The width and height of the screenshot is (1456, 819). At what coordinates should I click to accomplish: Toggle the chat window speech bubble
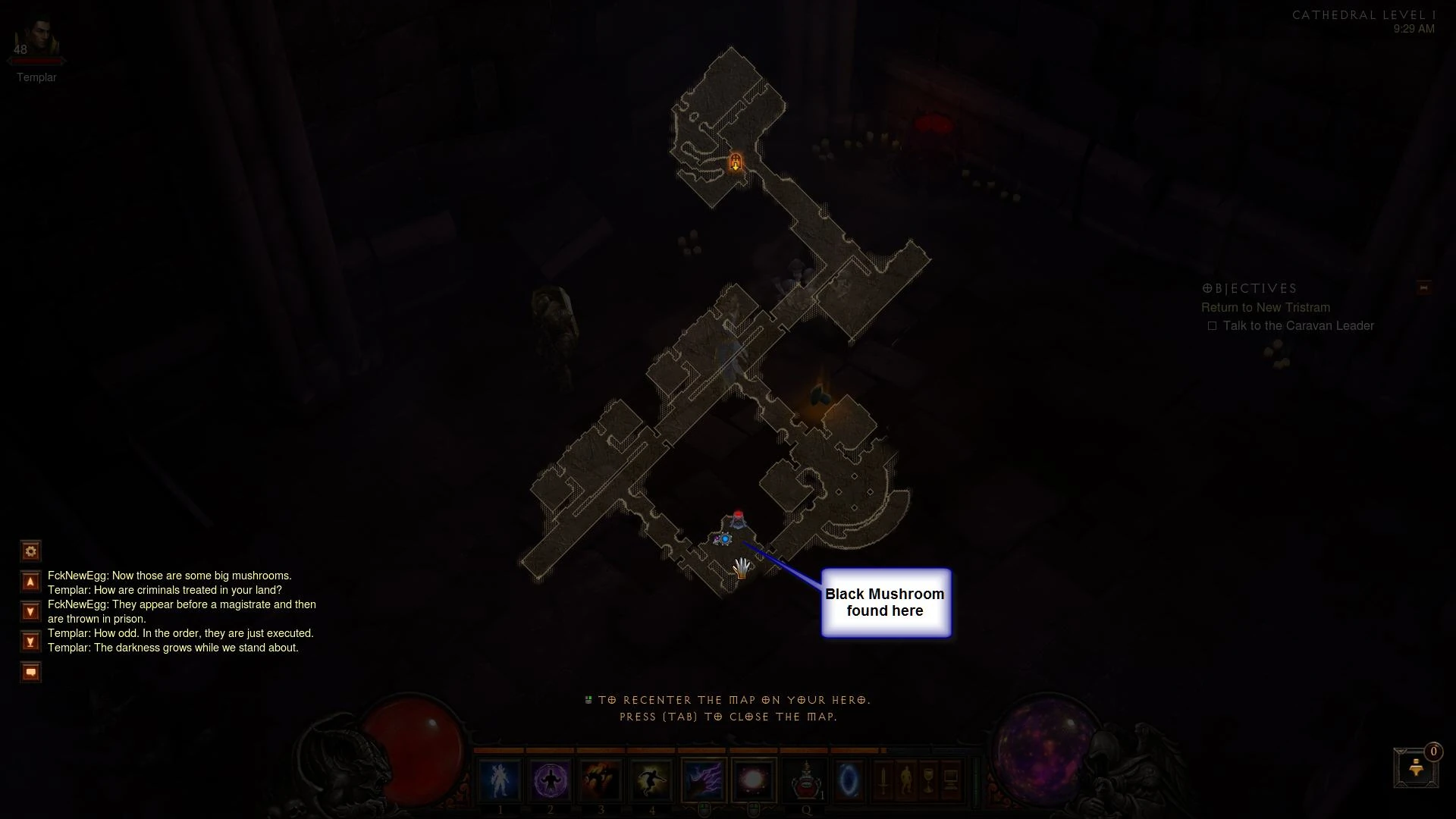[x=30, y=671]
